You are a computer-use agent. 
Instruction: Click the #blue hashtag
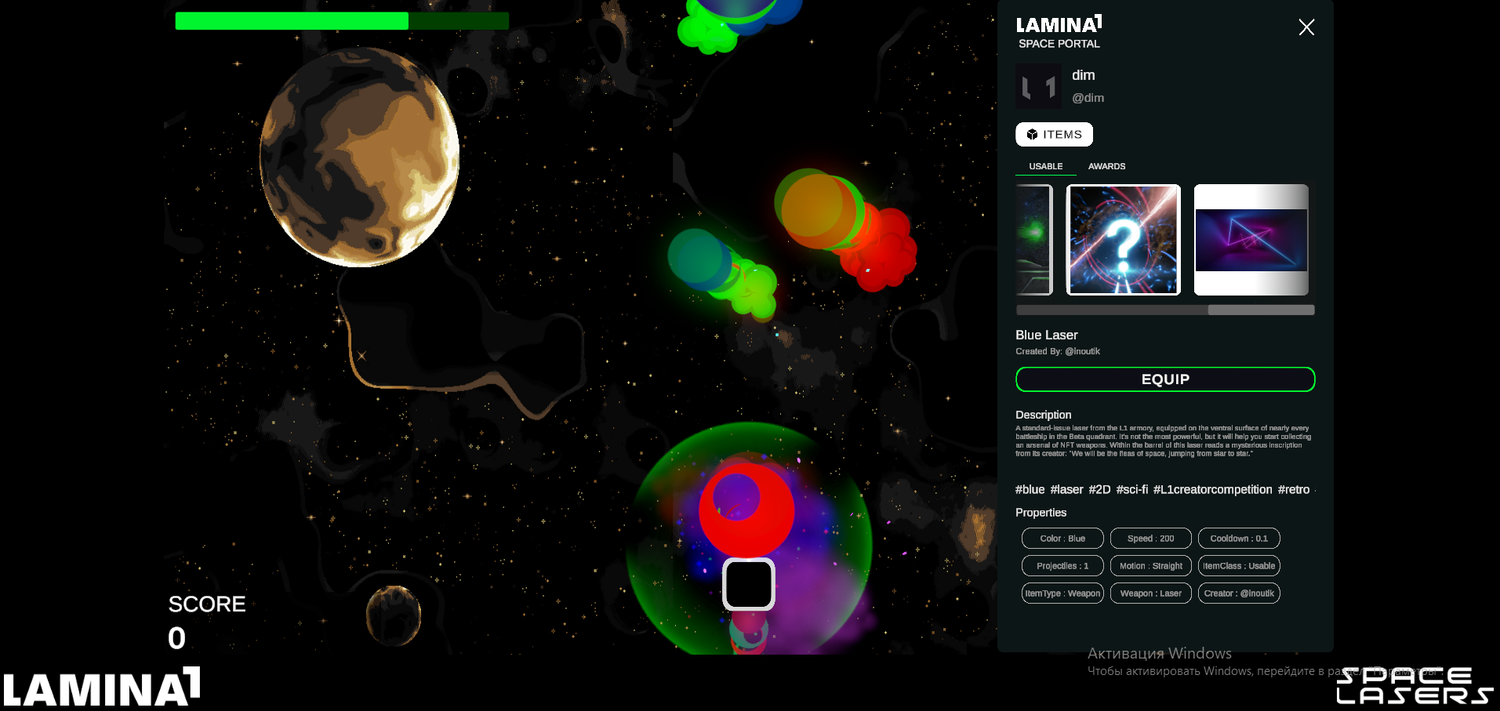click(1030, 490)
